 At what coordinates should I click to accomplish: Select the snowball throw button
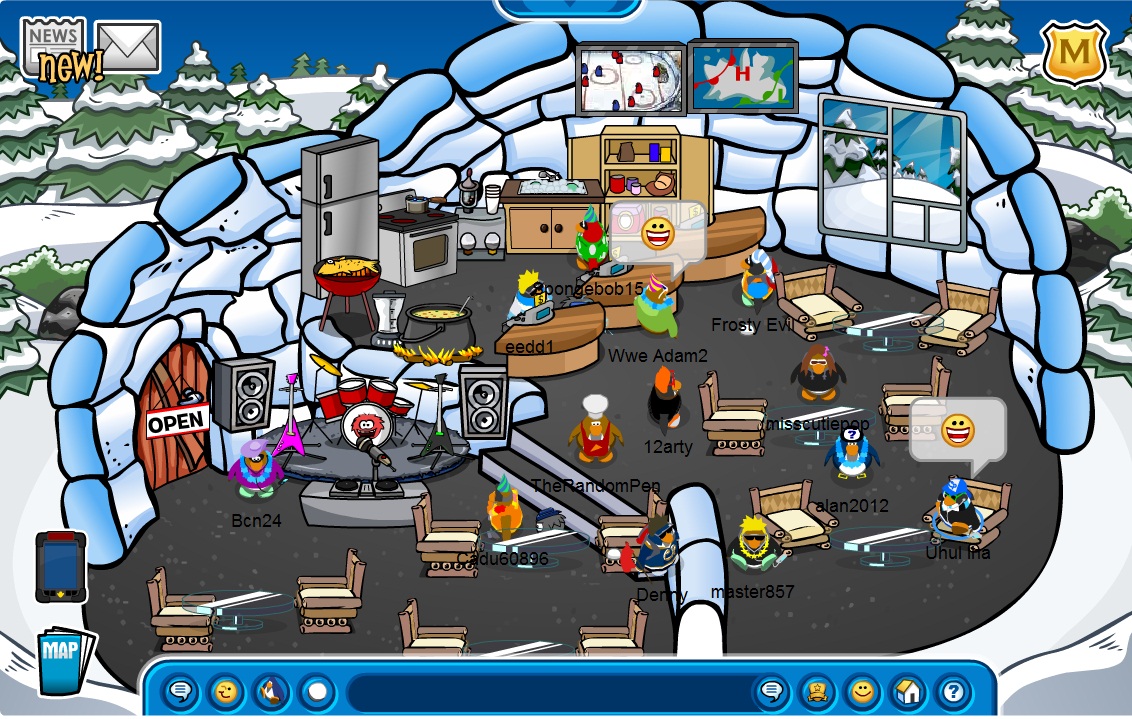point(316,691)
